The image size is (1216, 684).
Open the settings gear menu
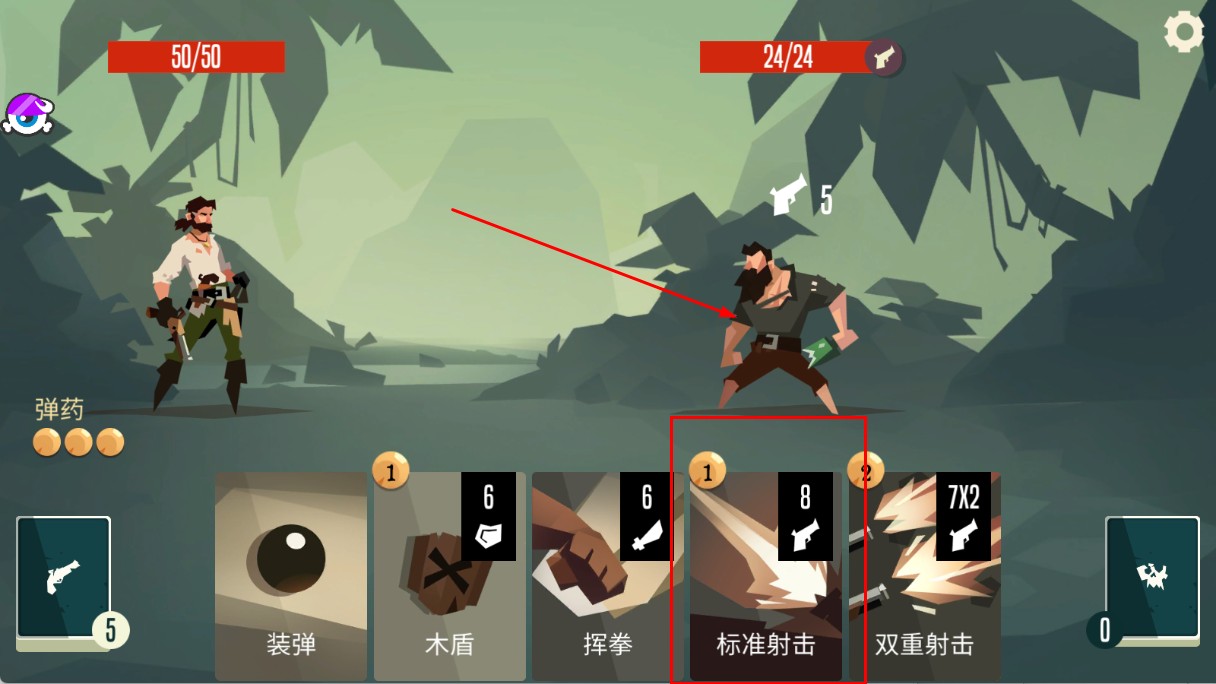1184,32
